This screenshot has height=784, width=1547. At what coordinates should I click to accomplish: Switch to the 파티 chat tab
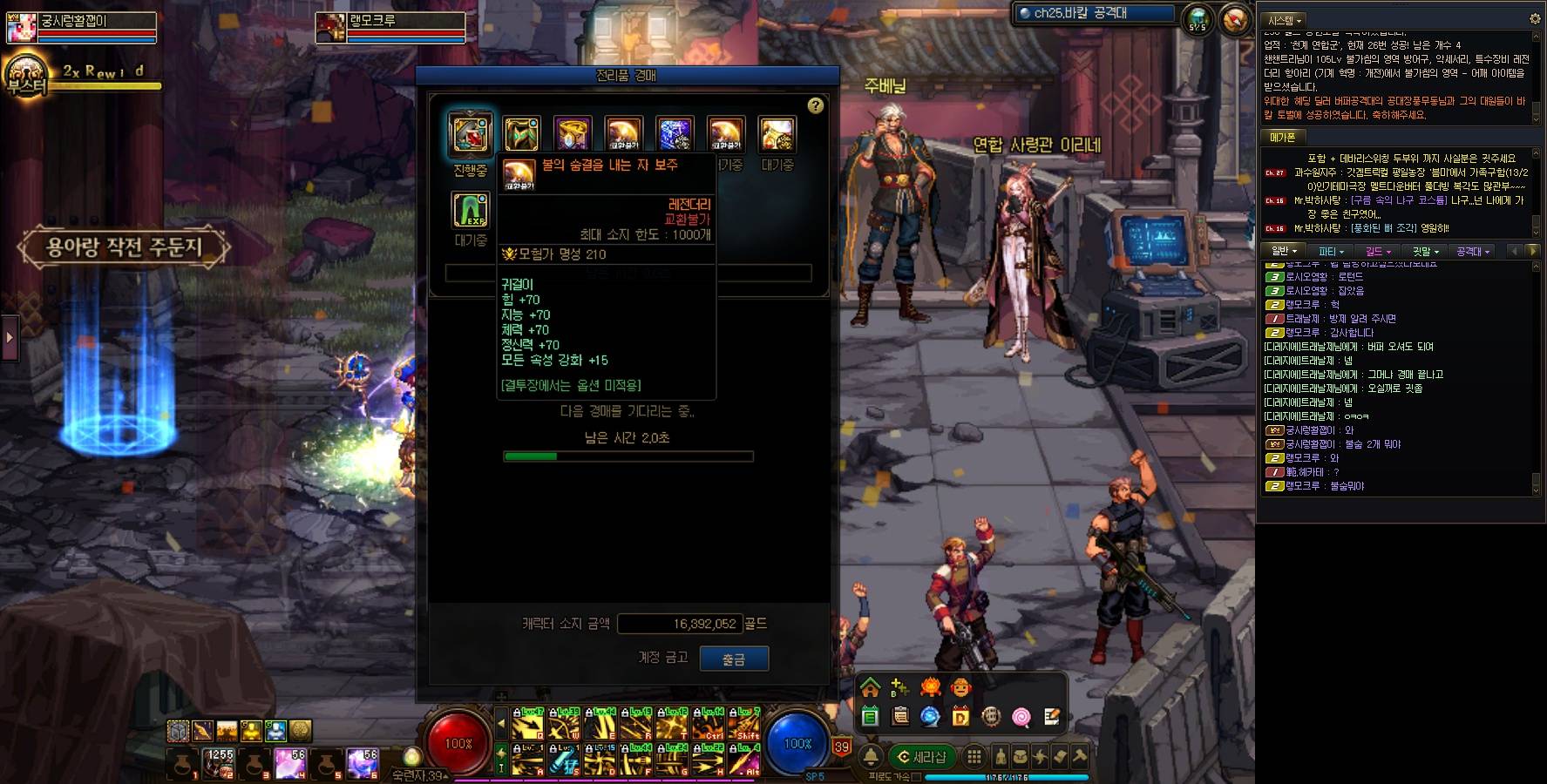(1330, 252)
